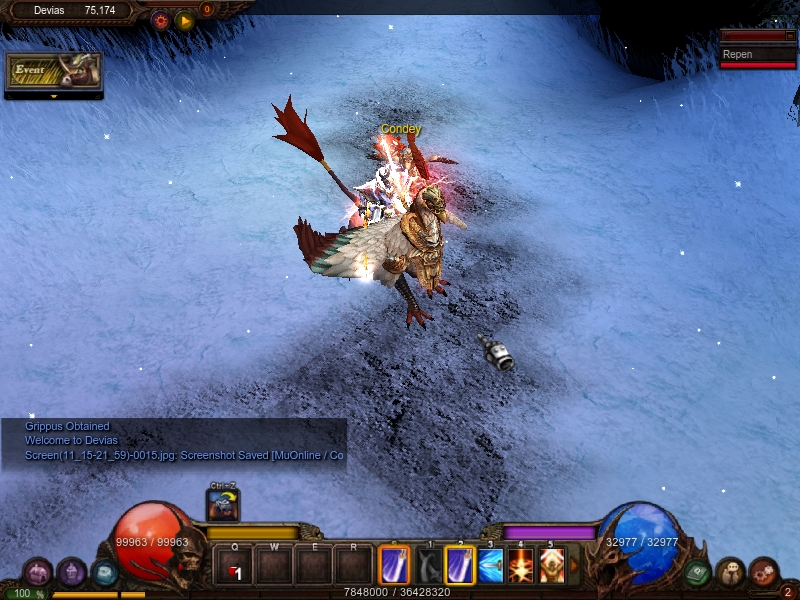This screenshot has height=600, width=800.
Task: Activate the blue ice streak skill
Action: (490, 565)
